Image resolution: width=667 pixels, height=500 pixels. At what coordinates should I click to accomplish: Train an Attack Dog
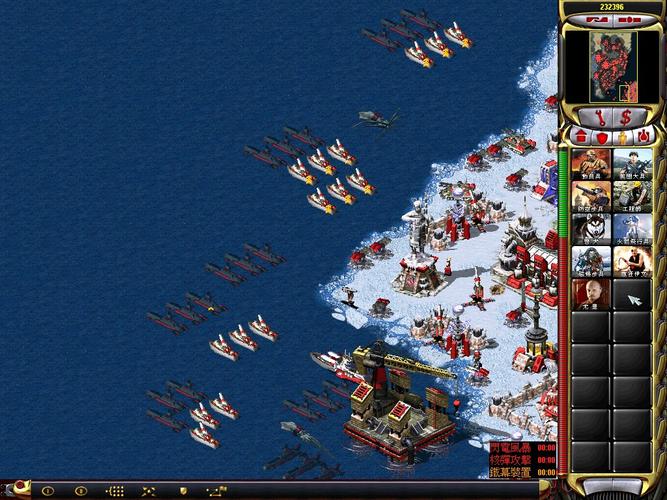click(x=591, y=229)
